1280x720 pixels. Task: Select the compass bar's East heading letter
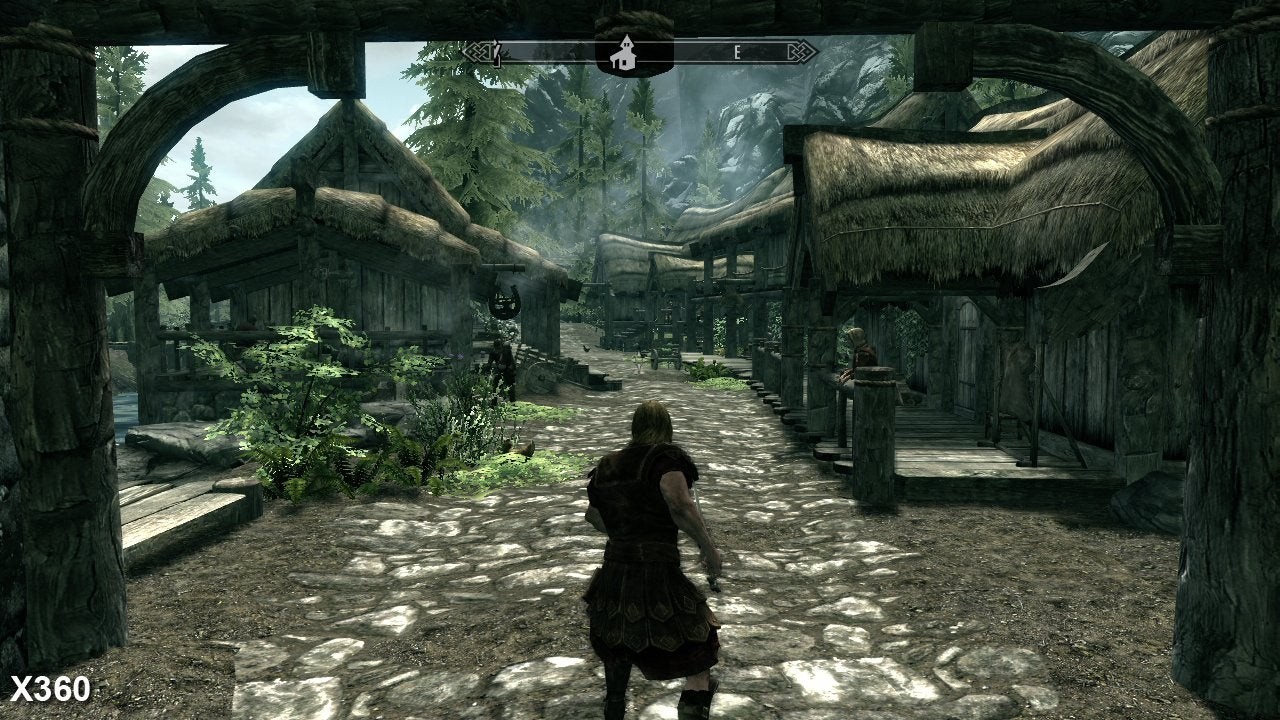[x=738, y=54]
